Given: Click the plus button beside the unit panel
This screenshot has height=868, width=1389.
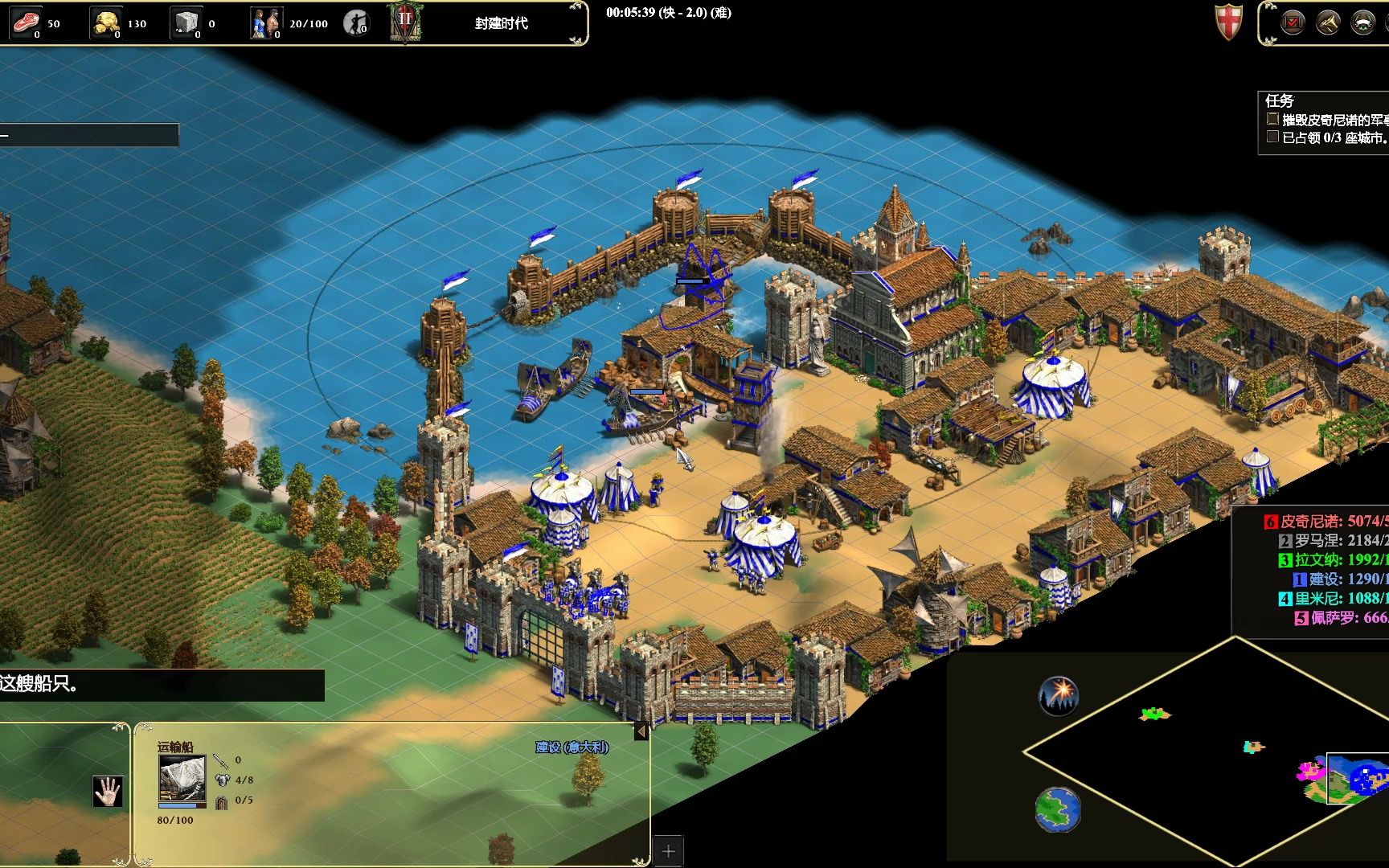Looking at the screenshot, I should click(668, 850).
